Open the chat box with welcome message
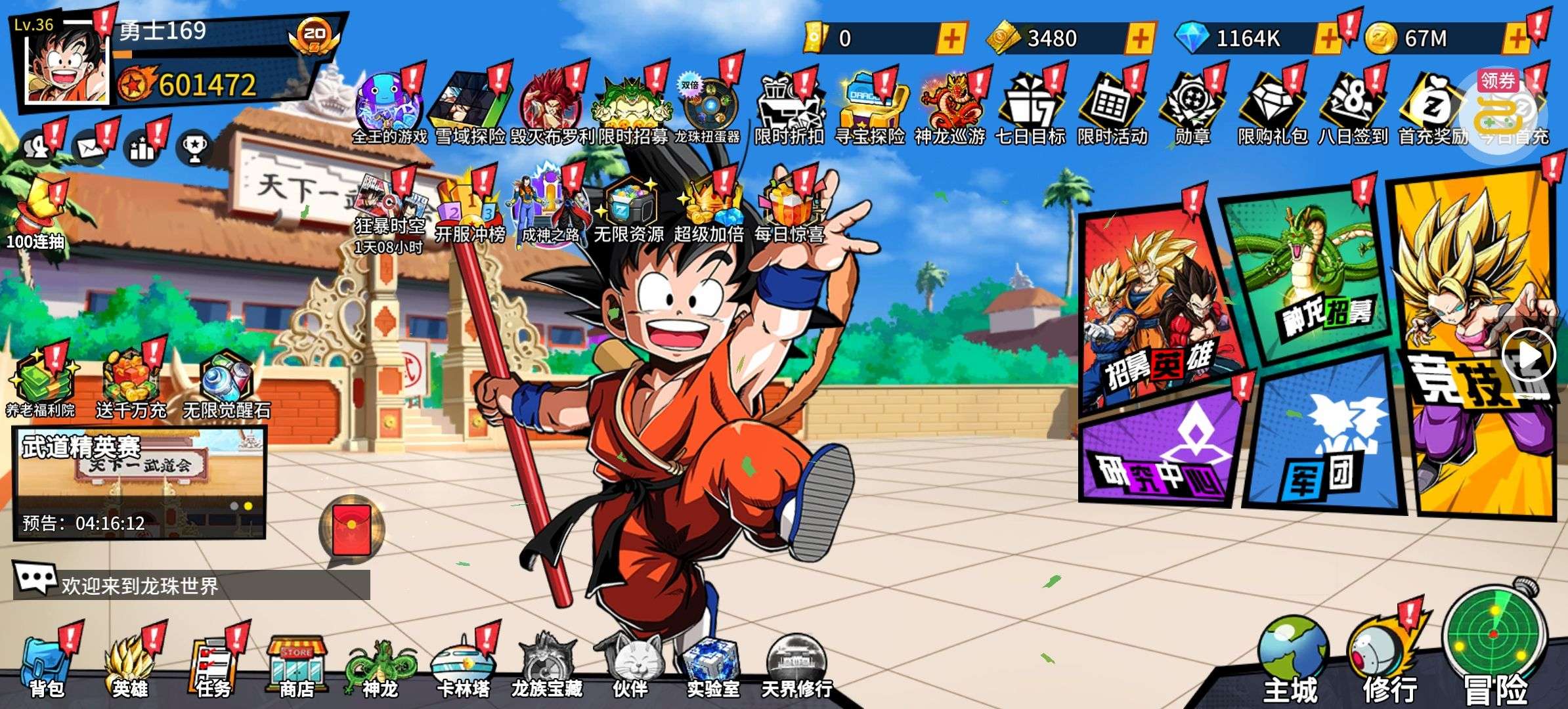The image size is (1568, 709). 190,584
